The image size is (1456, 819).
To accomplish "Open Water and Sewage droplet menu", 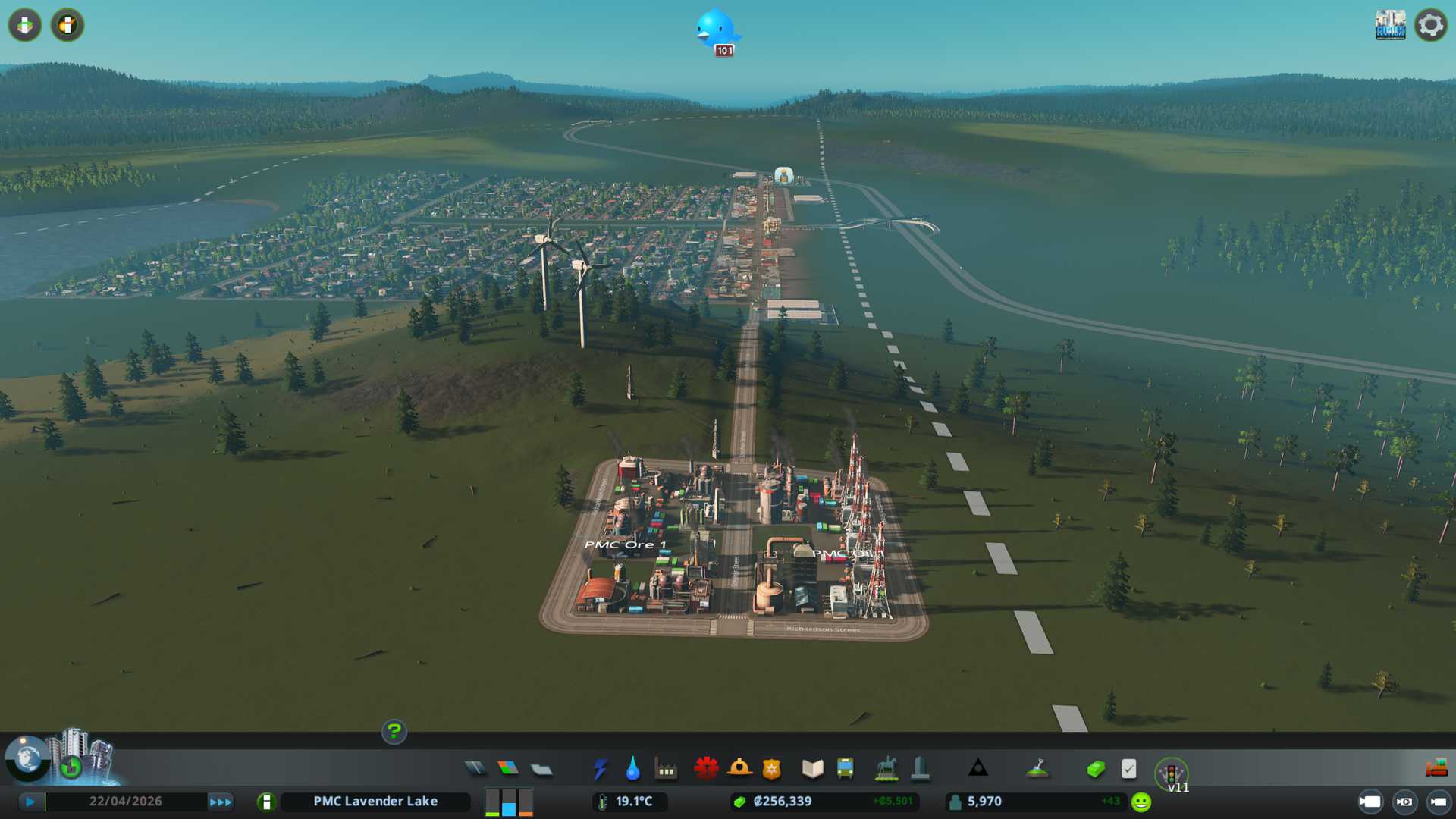I will pos(632,769).
